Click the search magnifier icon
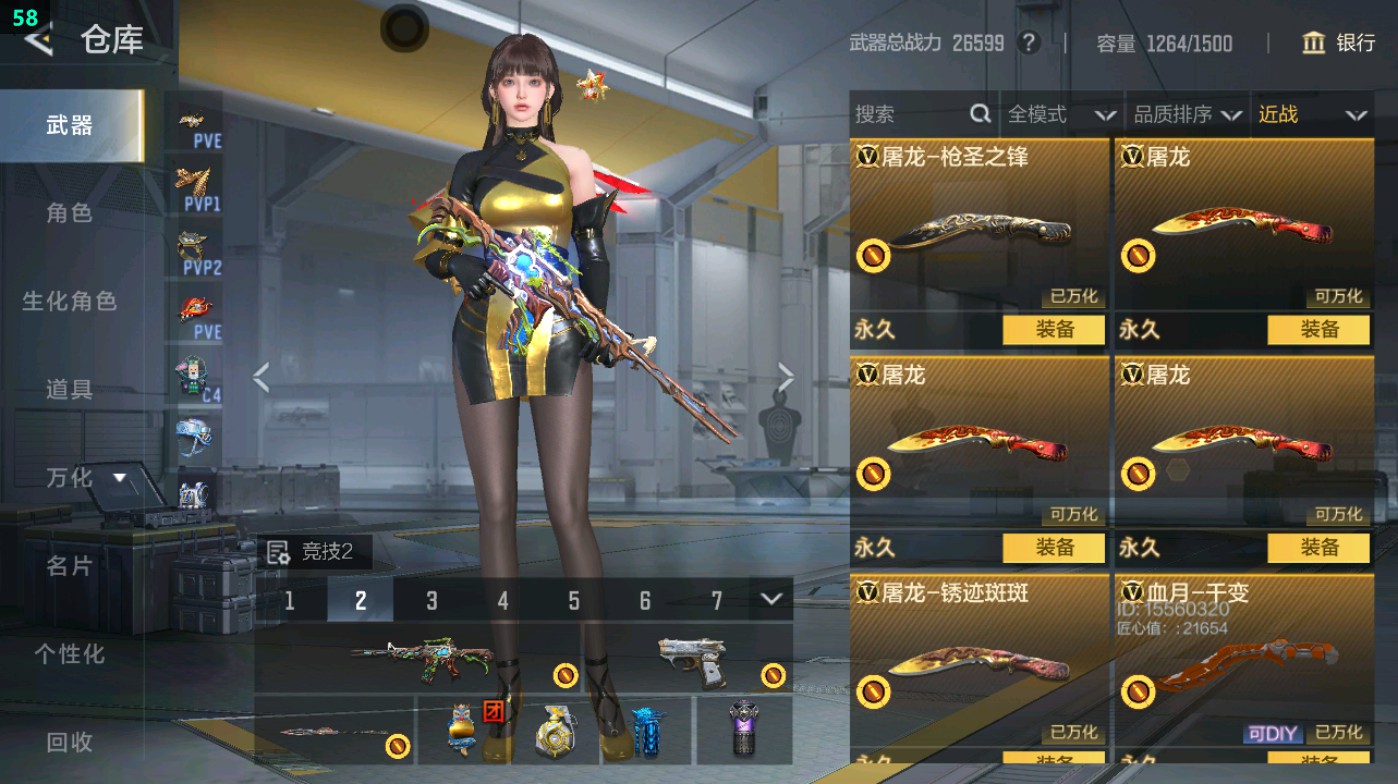This screenshot has height=784, width=1398. coord(978,114)
